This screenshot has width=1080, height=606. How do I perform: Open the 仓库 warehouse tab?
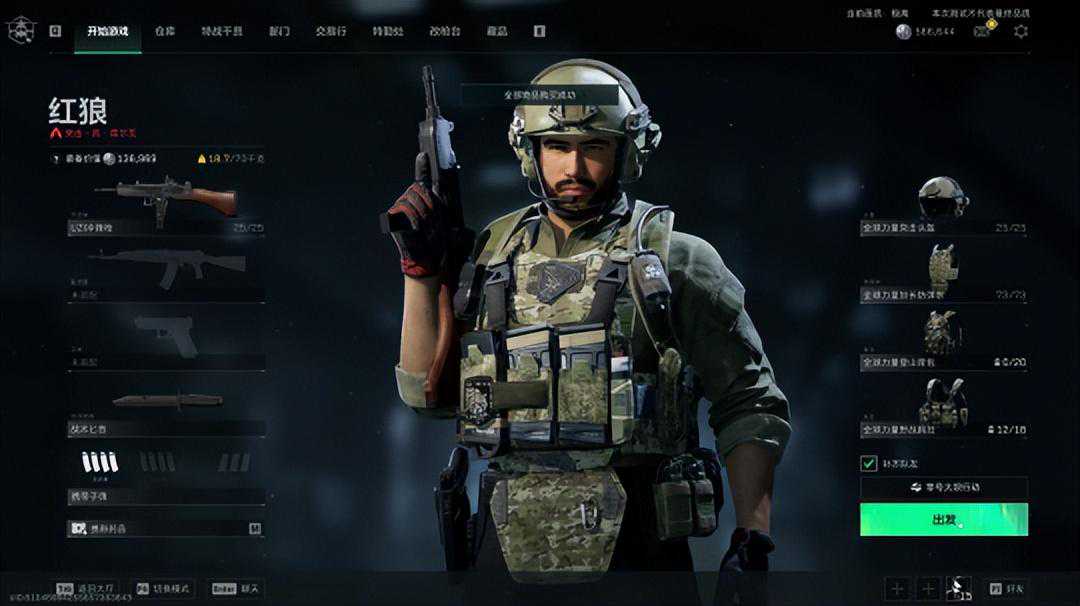(165, 31)
